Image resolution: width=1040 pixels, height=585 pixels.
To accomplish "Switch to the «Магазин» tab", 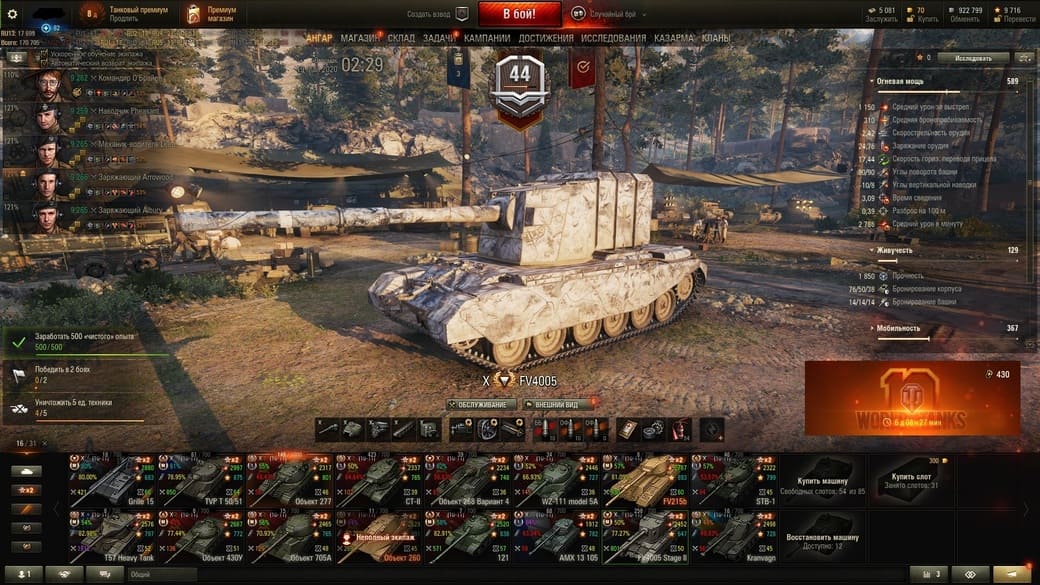I will click(x=359, y=38).
